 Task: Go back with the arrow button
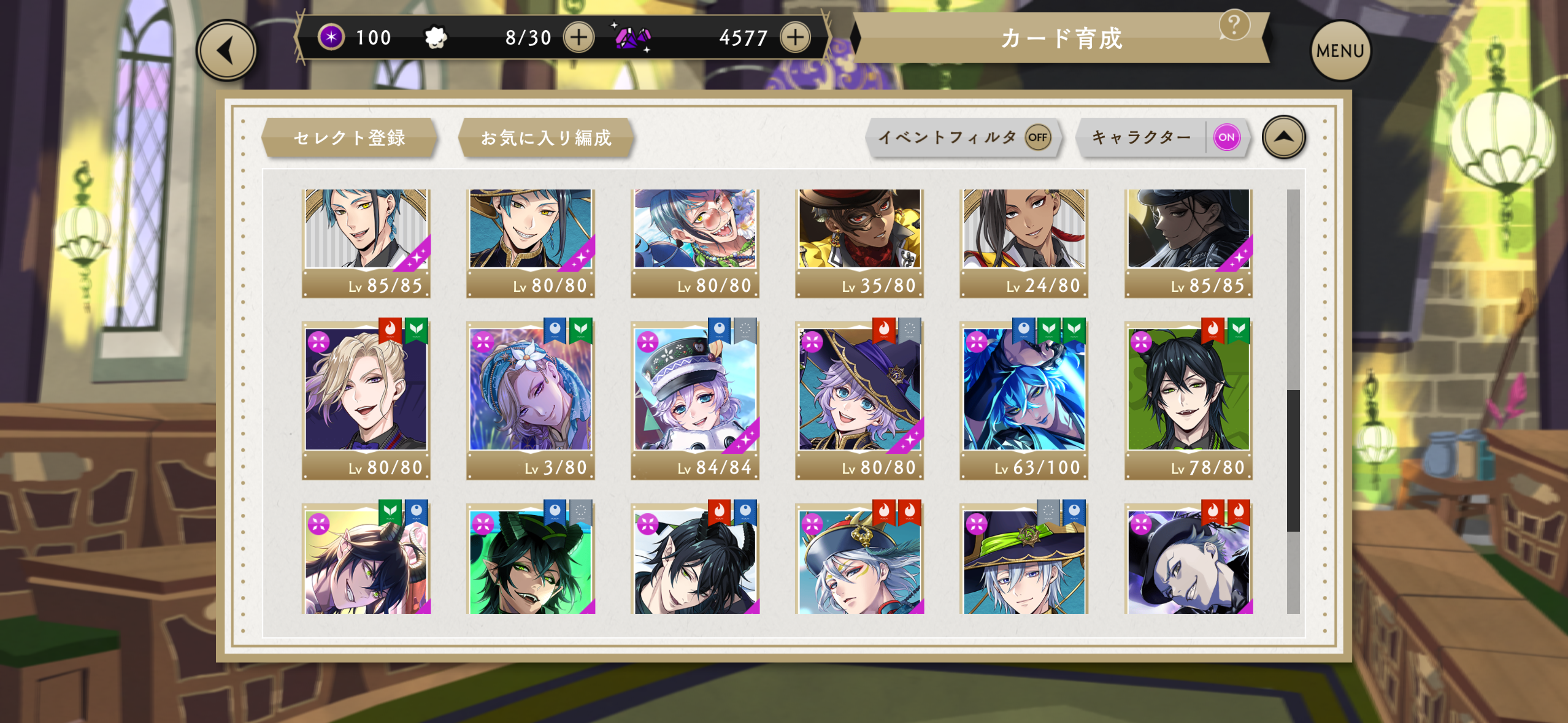[x=226, y=51]
